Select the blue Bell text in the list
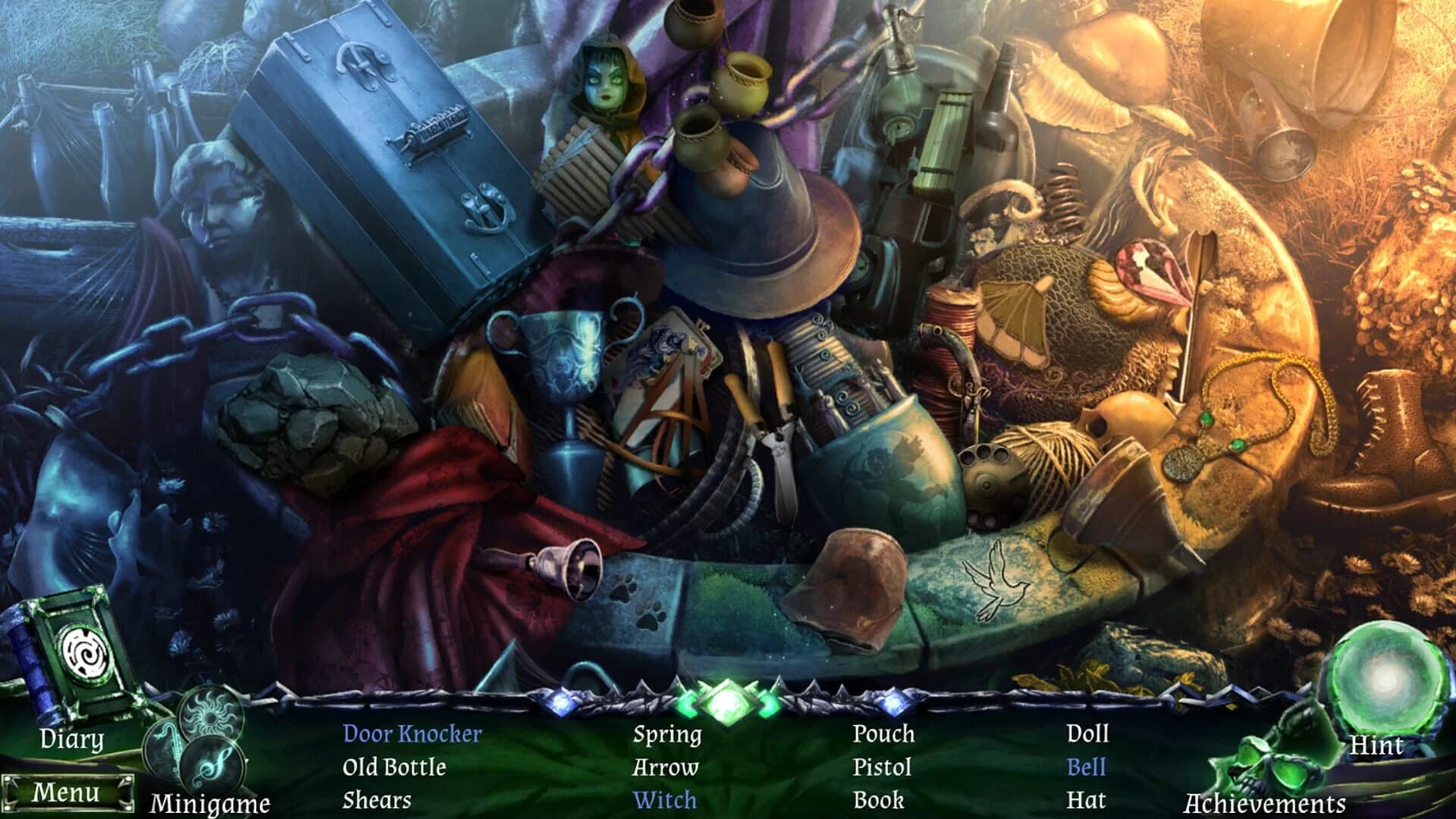The height and width of the screenshot is (819, 1456). click(x=1087, y=767)
